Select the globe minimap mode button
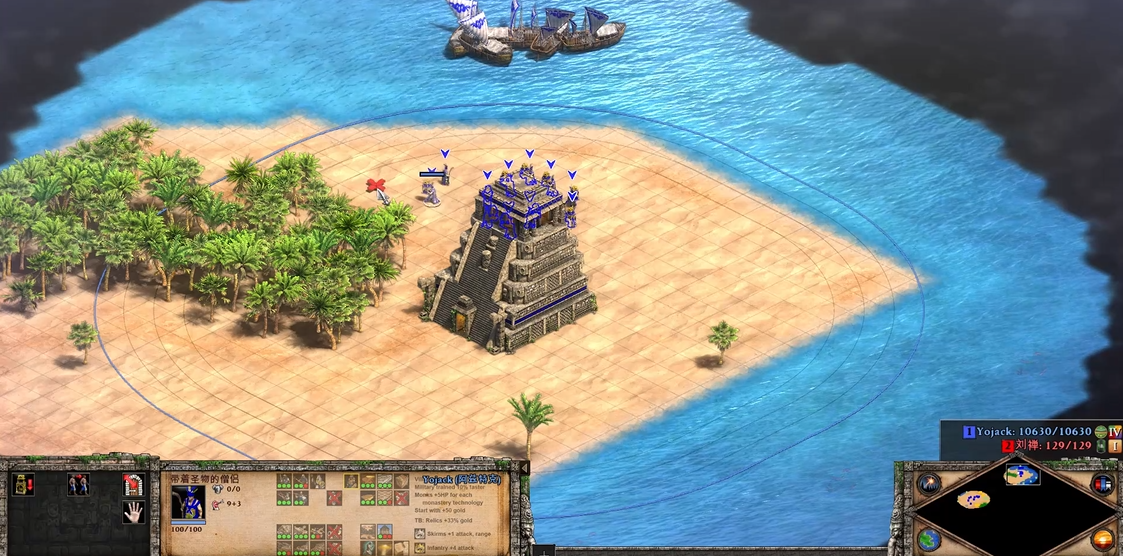This screenshot has width=1123, height=556. (928, 538)
